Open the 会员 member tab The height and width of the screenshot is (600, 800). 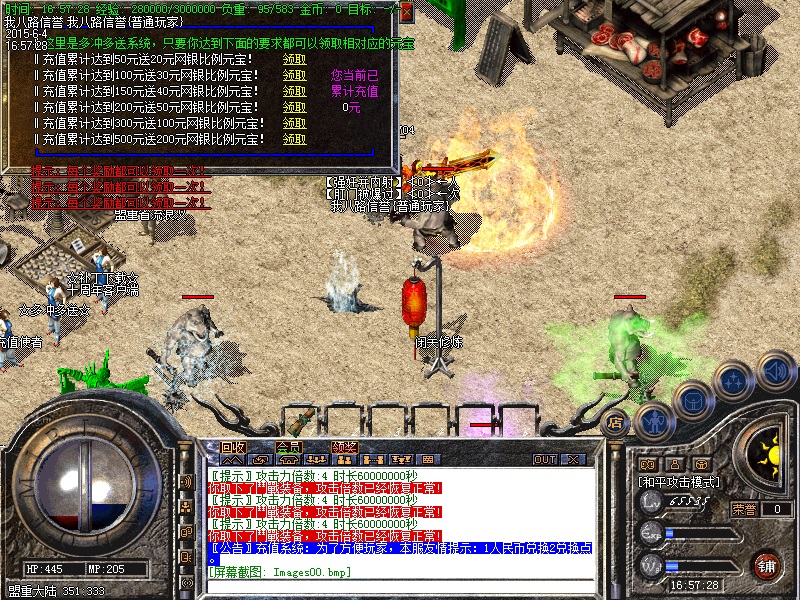pos(289,447)
